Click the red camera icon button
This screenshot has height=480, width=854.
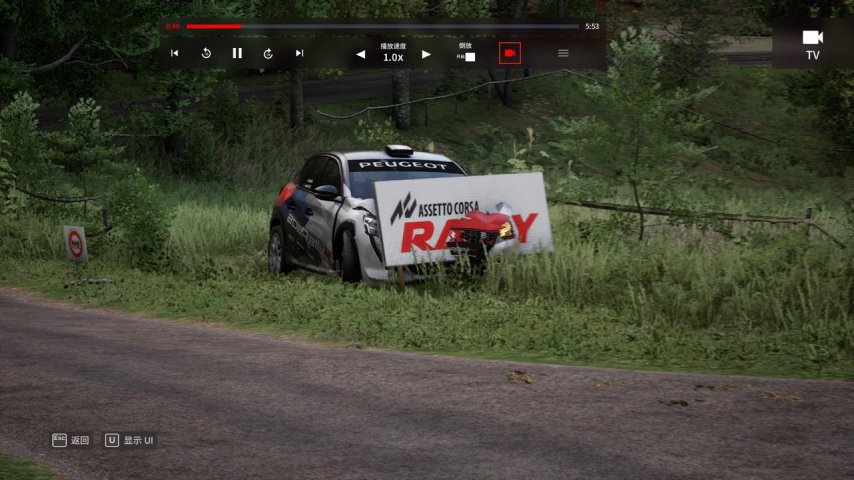pos(510,53)
